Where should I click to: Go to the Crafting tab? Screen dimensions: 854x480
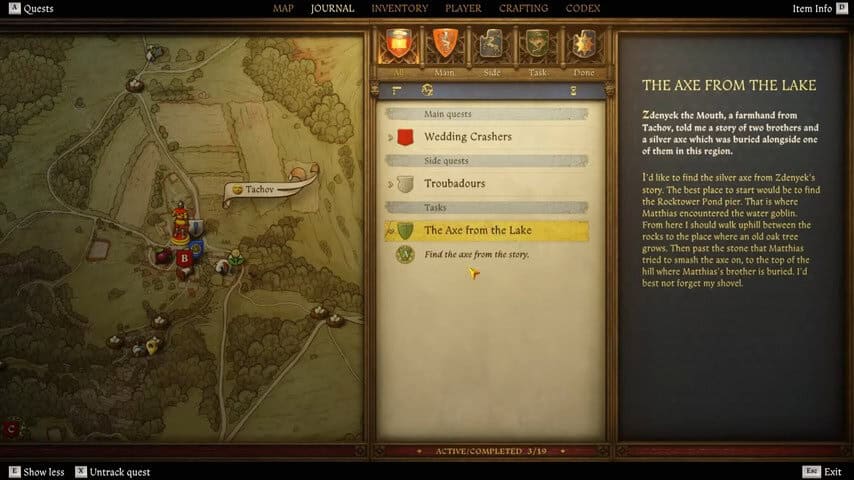tap(524, 9)
